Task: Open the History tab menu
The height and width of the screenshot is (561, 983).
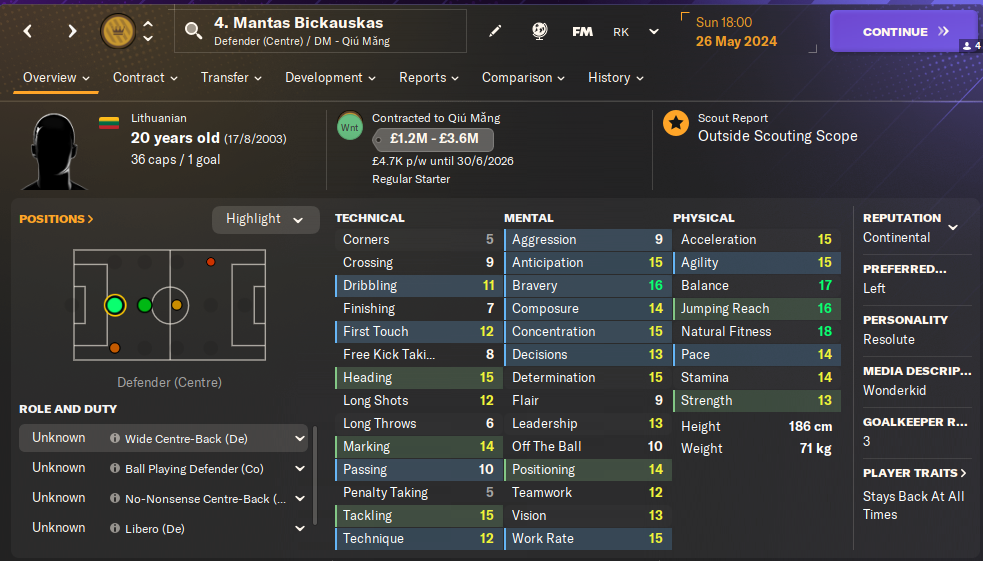Action: coord(615,78)
